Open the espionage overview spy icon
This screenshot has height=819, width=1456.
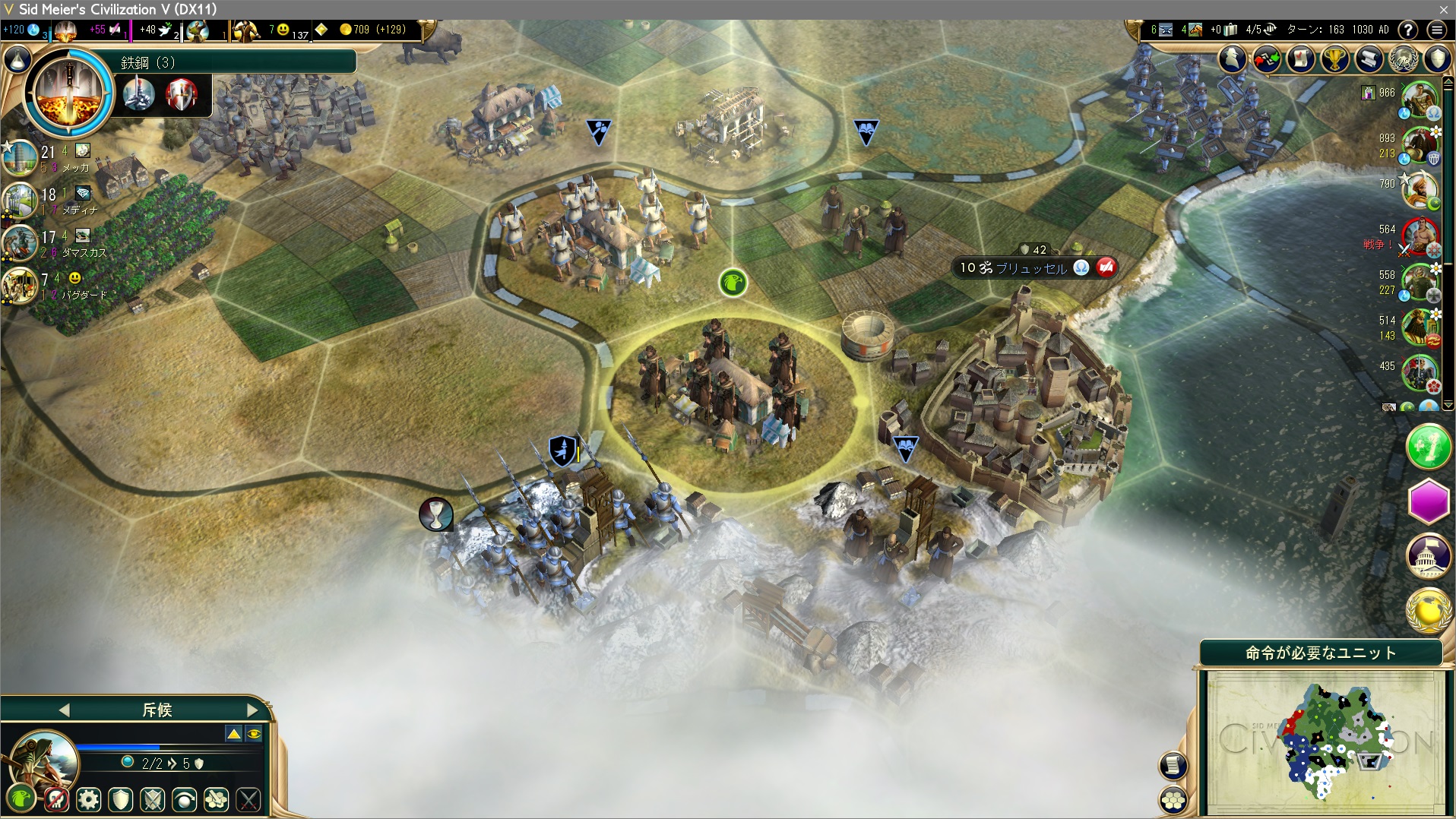pyautogui.click(x=1233, y=59)
